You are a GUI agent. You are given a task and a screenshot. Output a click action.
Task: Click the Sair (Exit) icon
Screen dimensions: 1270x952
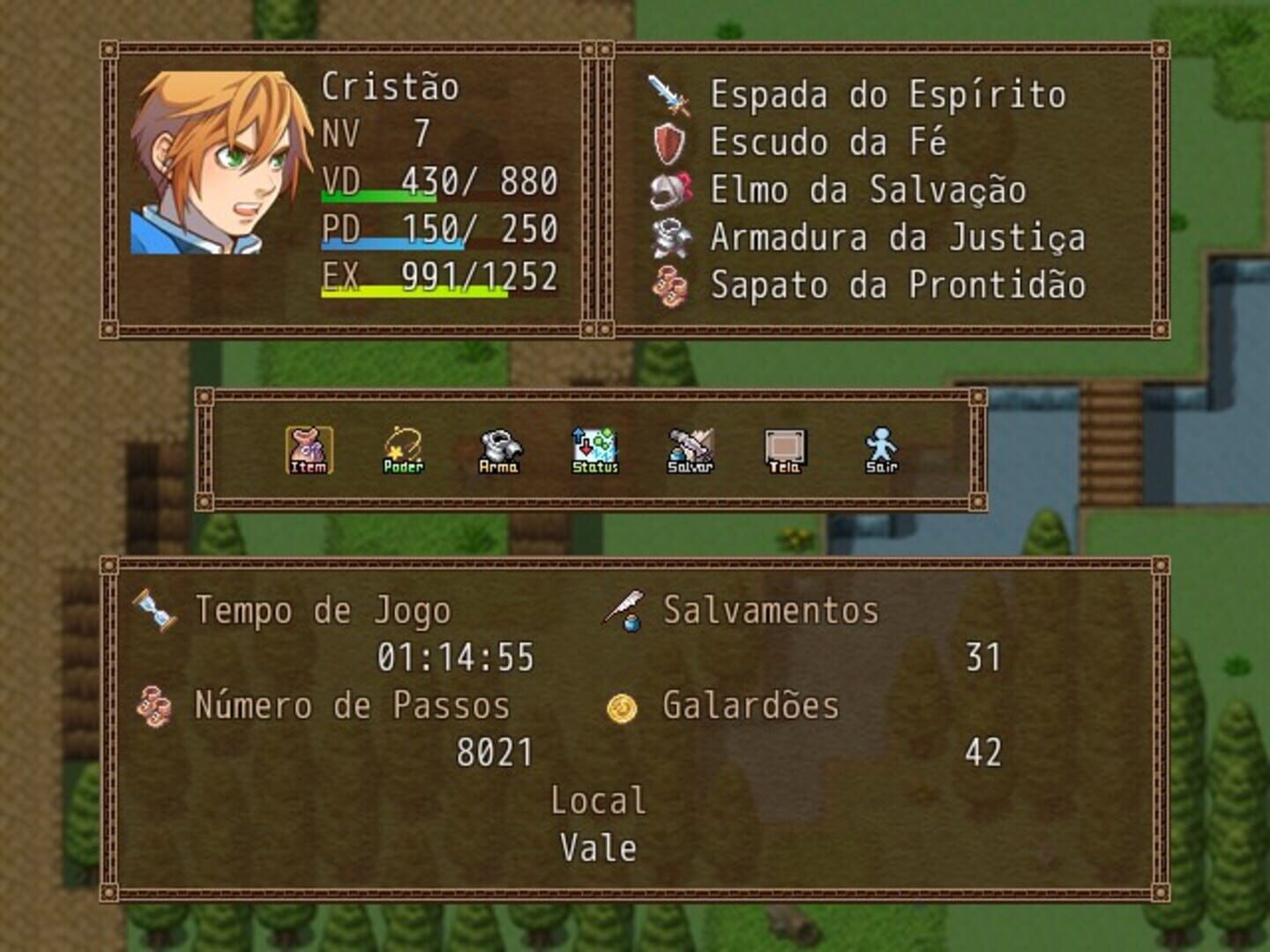[879, 448]
